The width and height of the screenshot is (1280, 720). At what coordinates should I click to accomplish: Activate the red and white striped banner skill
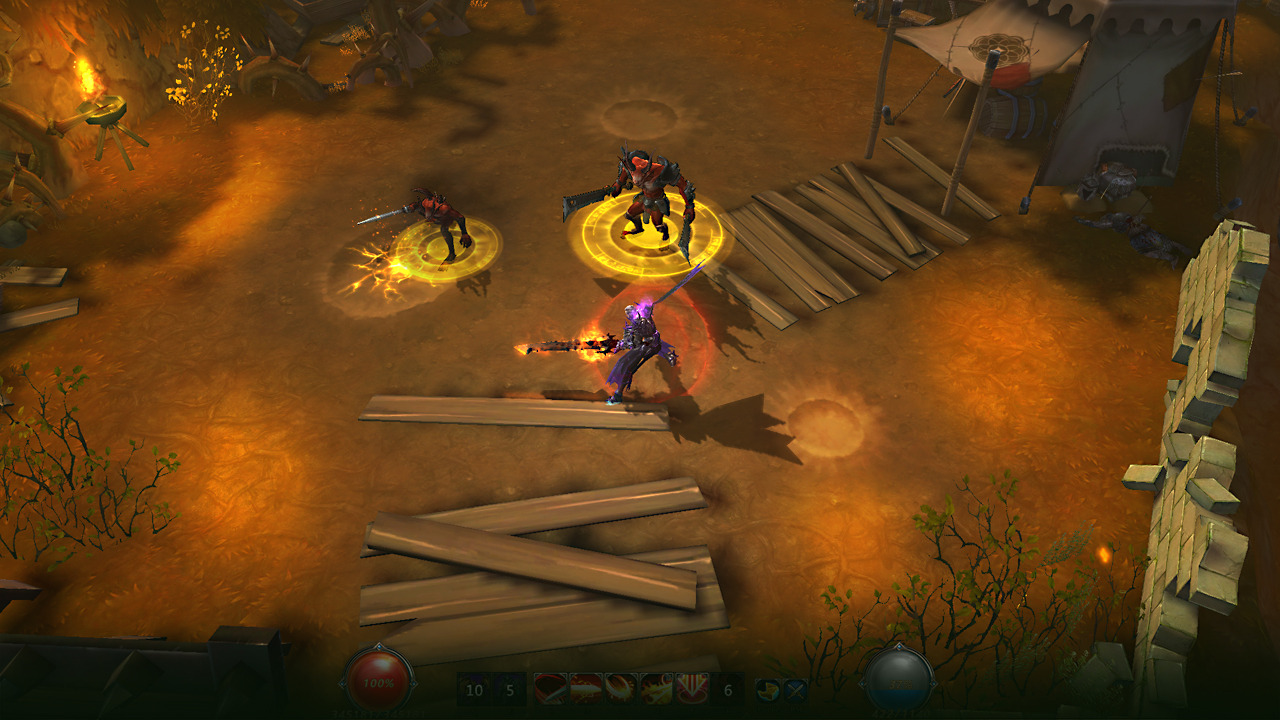pos(692,689)
